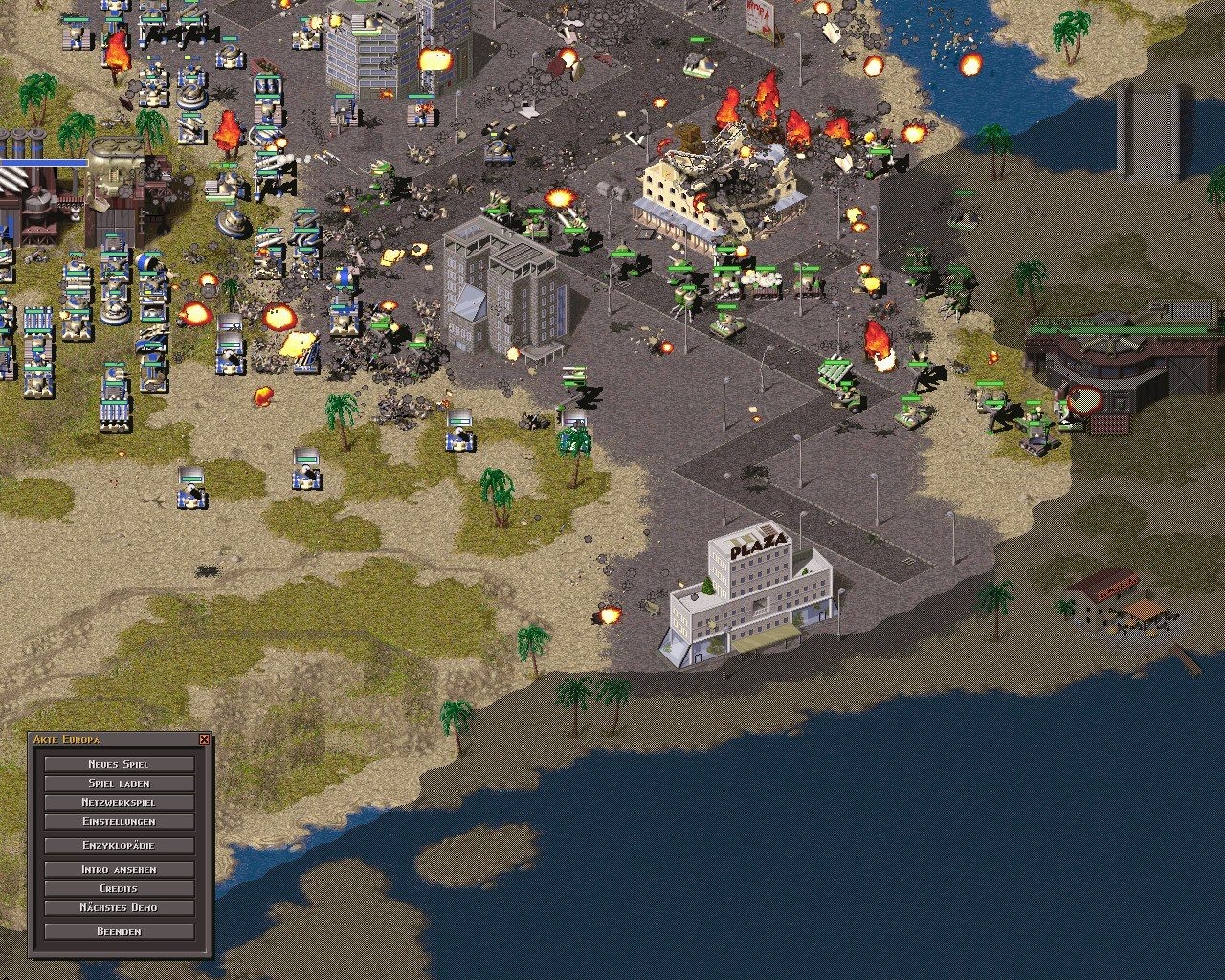Quit the game via Beenden
Image resolution: width=1225 pixels, height=980 pixels.
pyautogui.click(x=119, y=931)
